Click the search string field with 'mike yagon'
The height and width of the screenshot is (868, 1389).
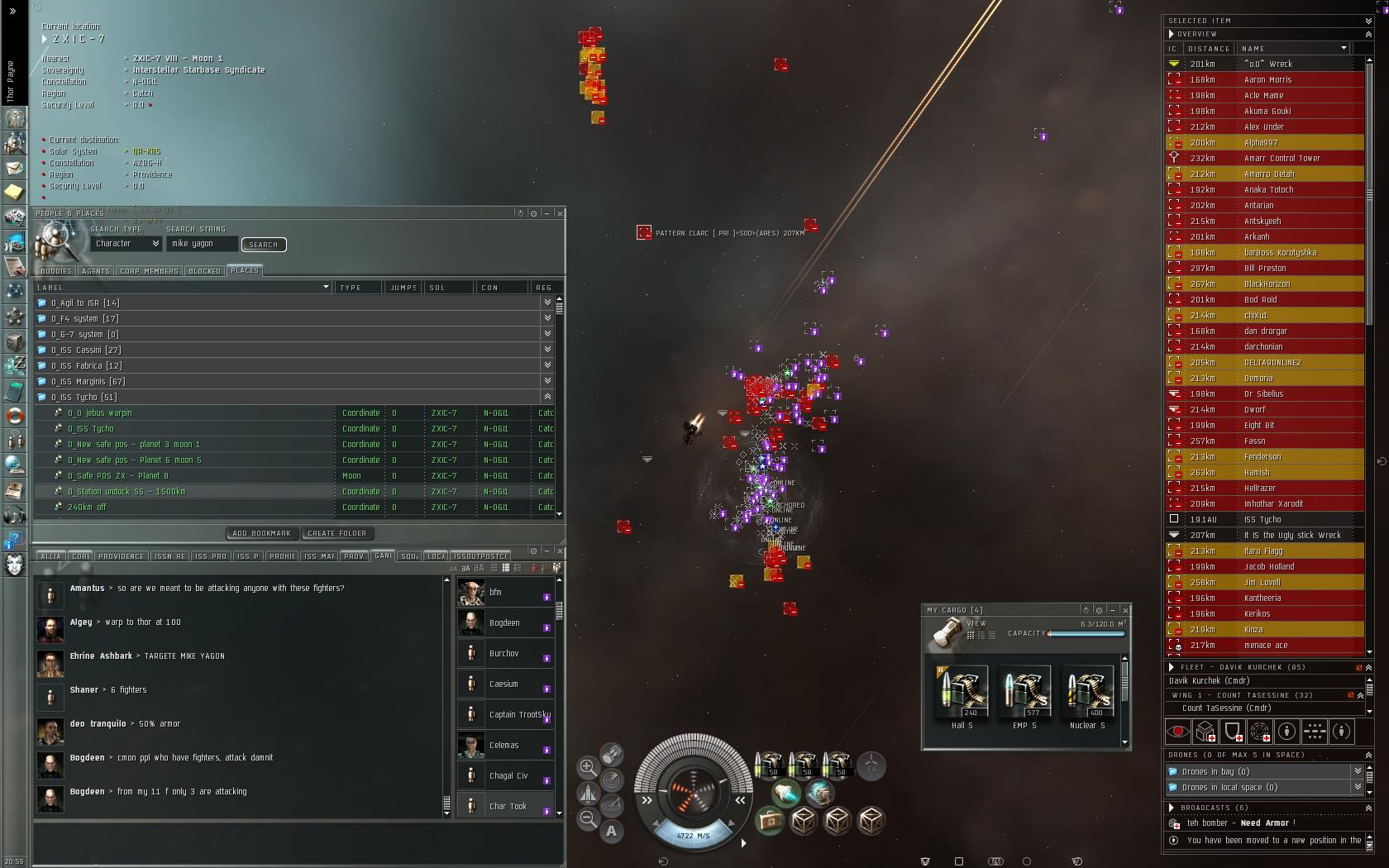[202, 244]
